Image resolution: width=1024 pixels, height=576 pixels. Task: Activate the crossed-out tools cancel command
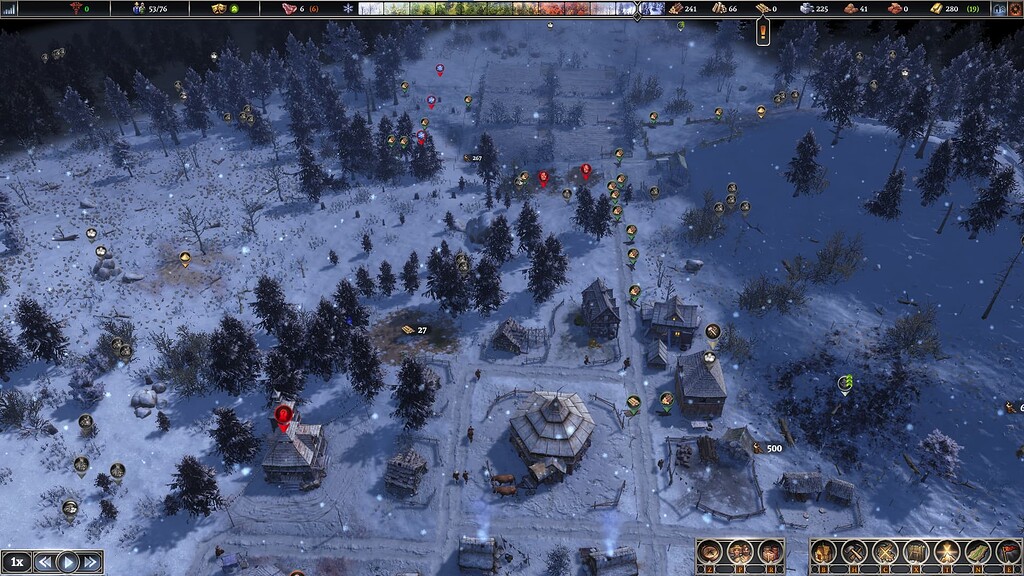pyautogui.click(x=885, y=551)
